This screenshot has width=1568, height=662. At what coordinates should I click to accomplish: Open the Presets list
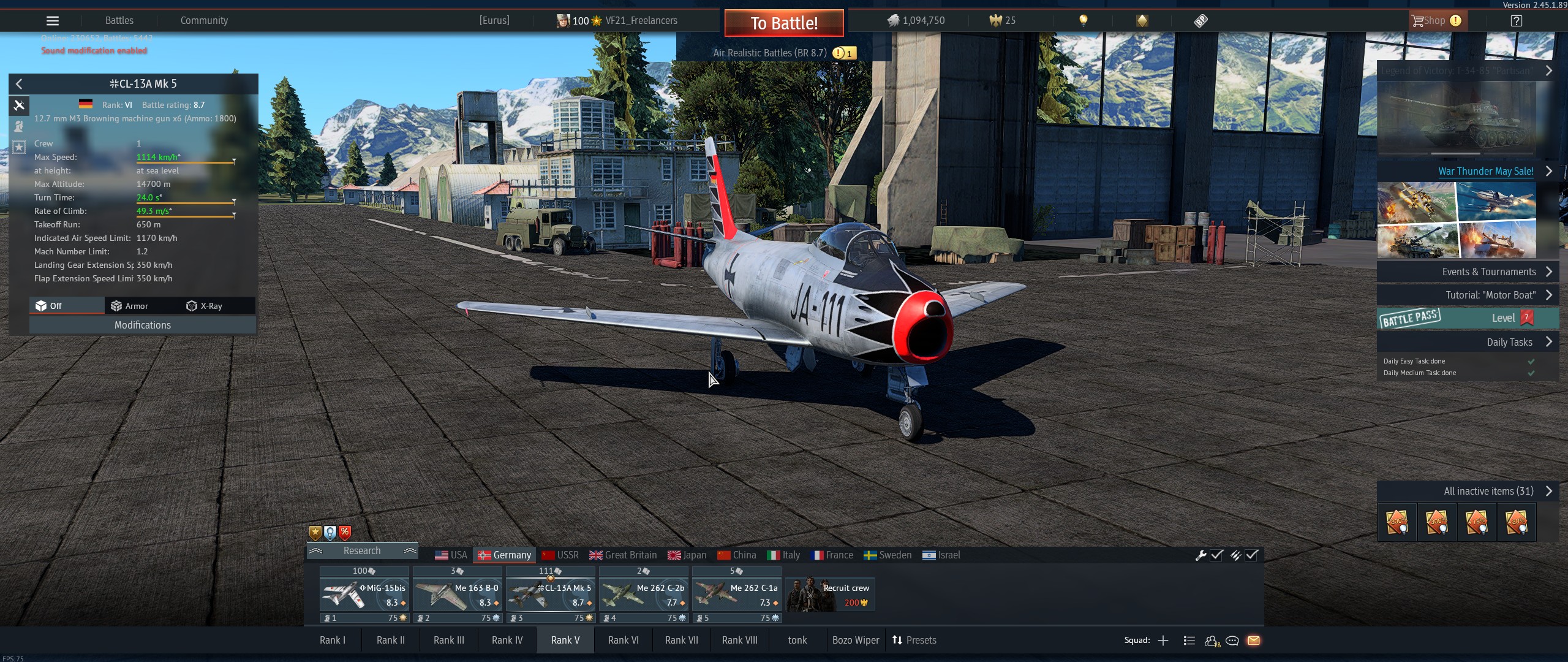point(914,640)
